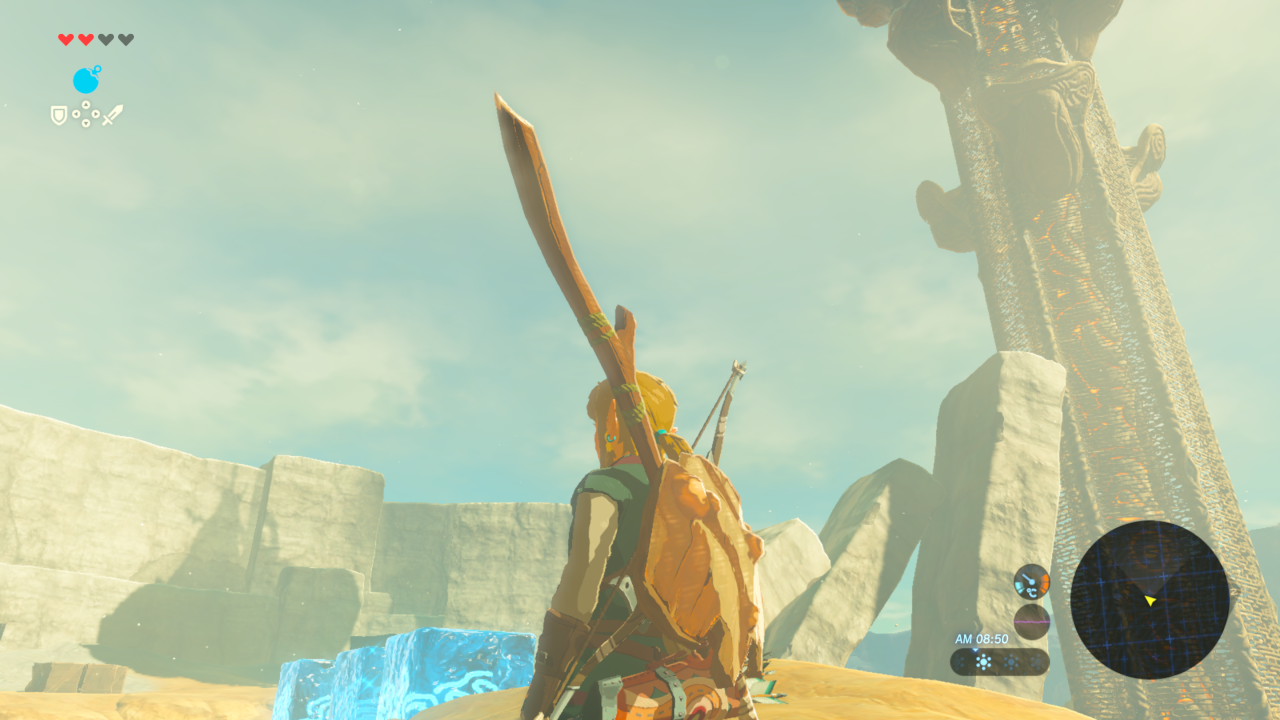1280x720 pixels.
Task: Click the weather forecast panel with sun icons
Action: (x=999, y=662)
